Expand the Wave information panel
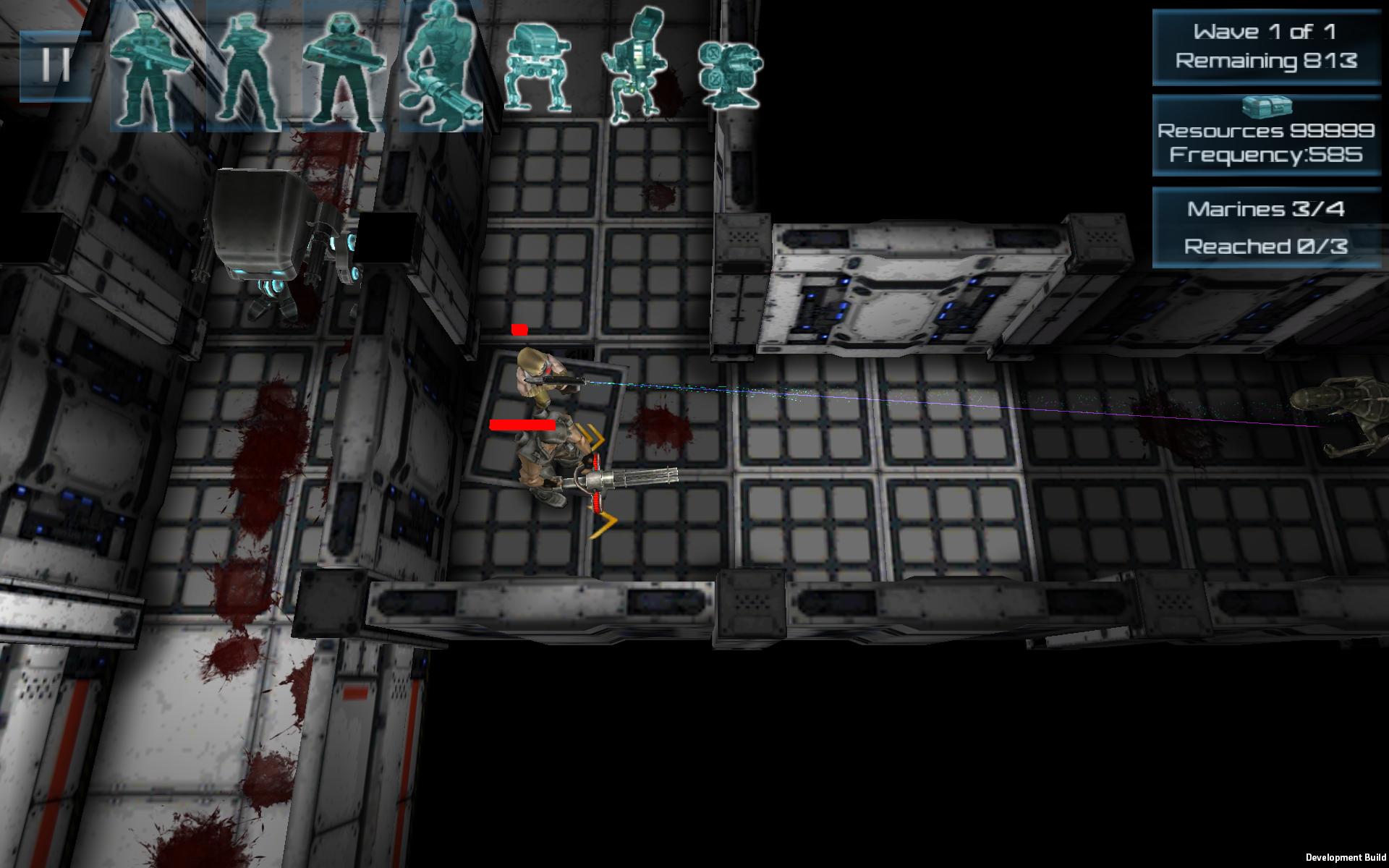The image size is (1389, 868). coord(1265,47)
